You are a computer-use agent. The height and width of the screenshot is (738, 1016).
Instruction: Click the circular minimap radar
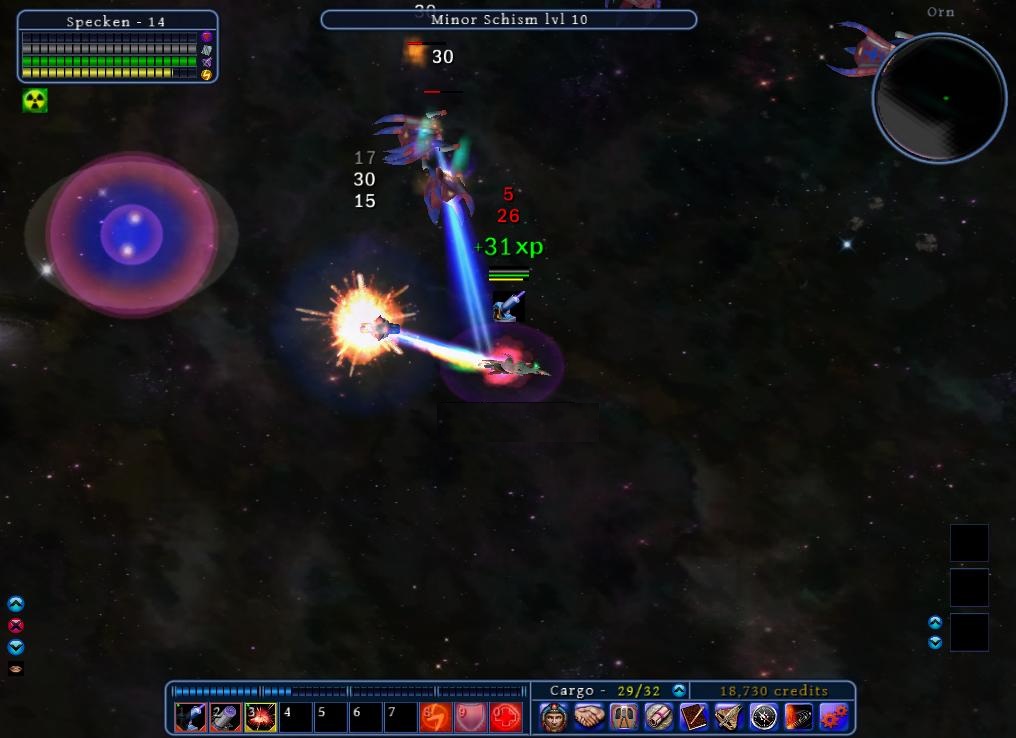tap(939, 98)
